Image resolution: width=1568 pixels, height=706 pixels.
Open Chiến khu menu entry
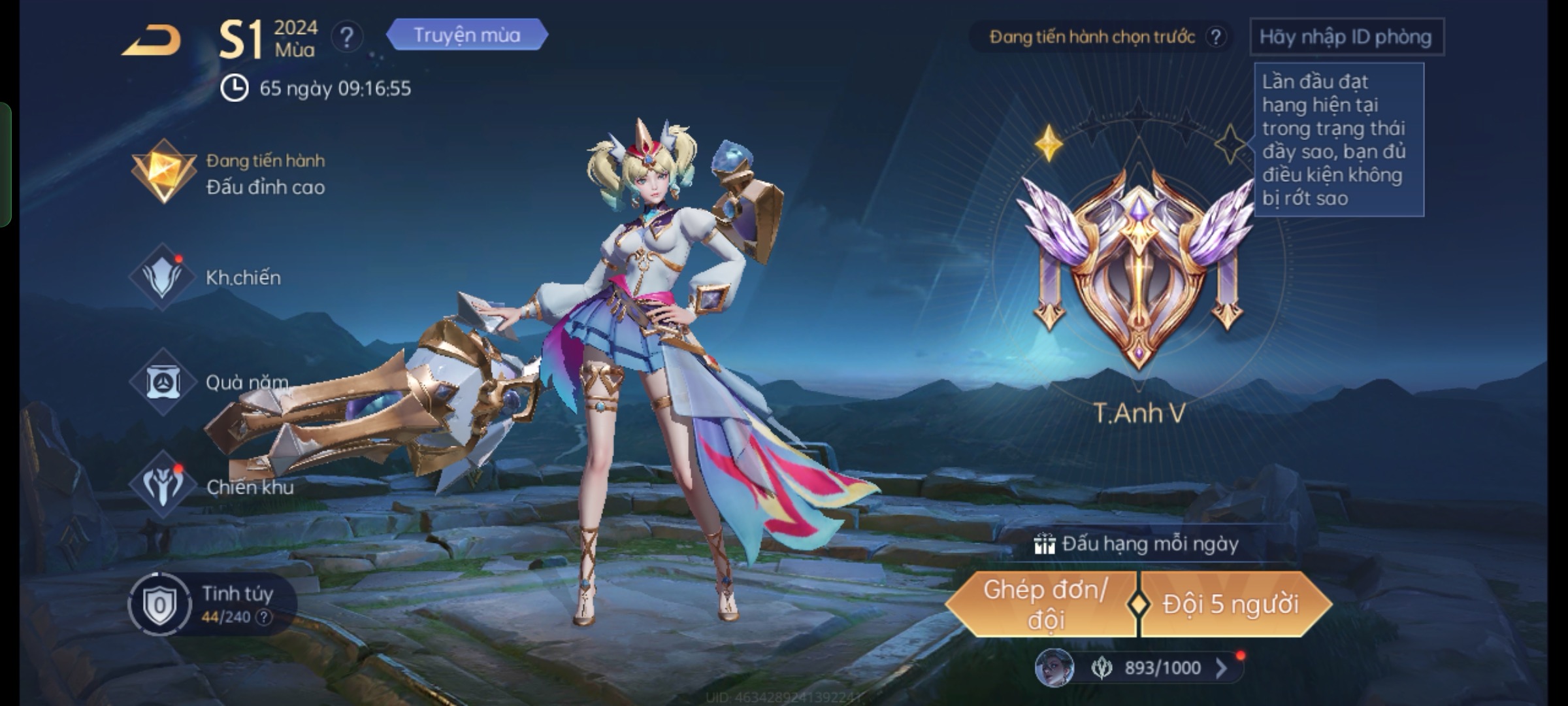[x=212, y=486]
